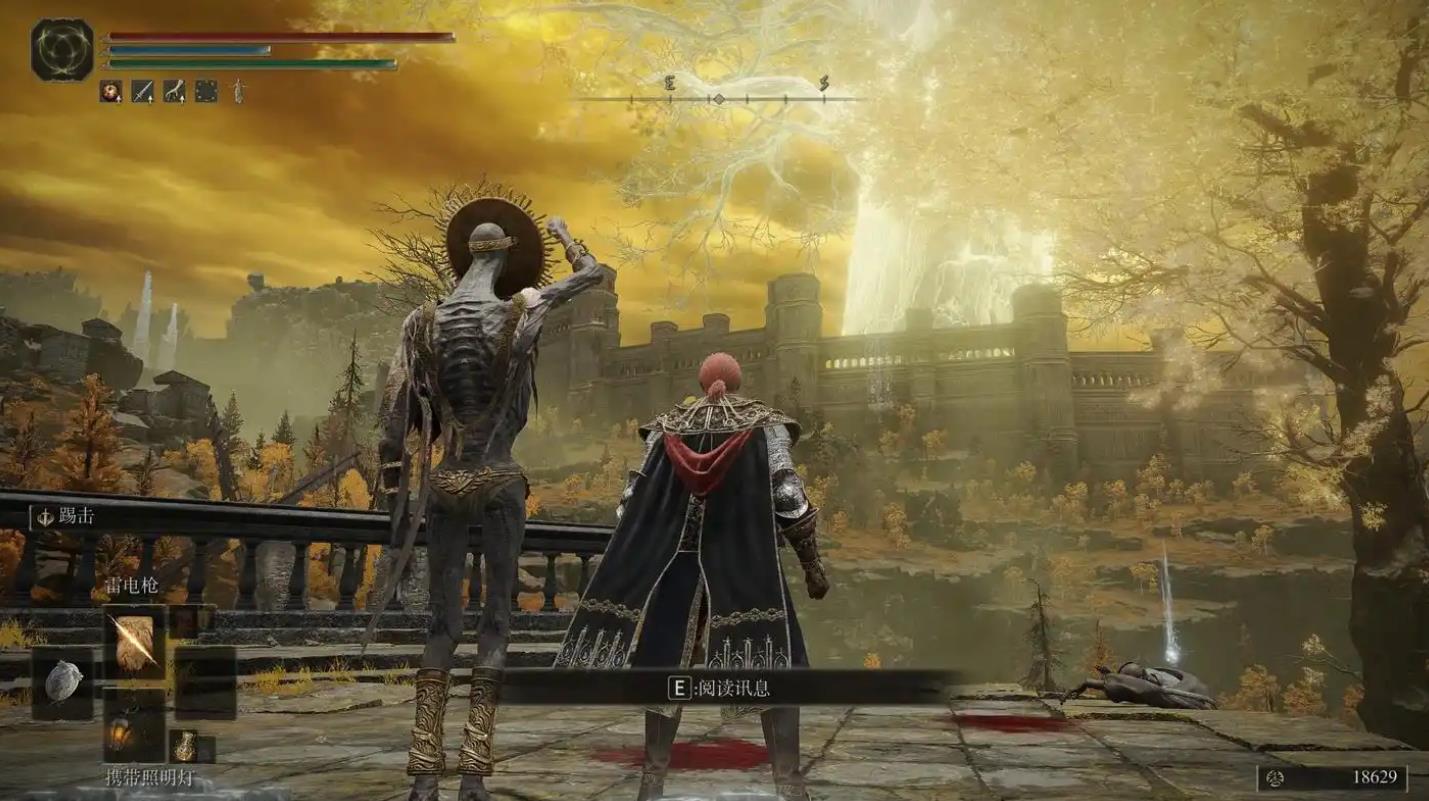
Task: Choose the small golden flask pouch icon
Action: tap(185, 746)
